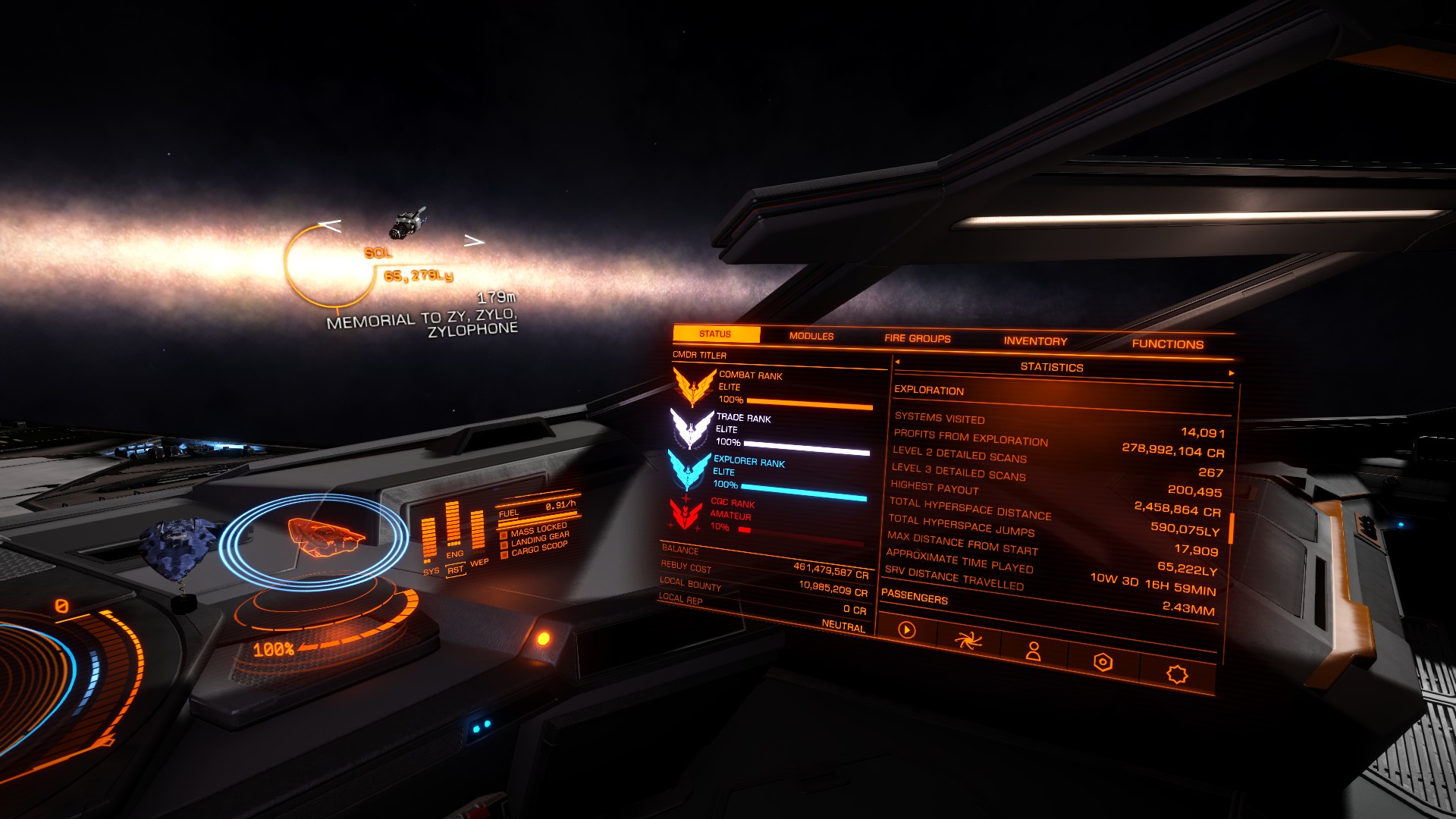Go to previous statistics category arrow
The width and height of the screenshot is (1456, 819).
897,362
